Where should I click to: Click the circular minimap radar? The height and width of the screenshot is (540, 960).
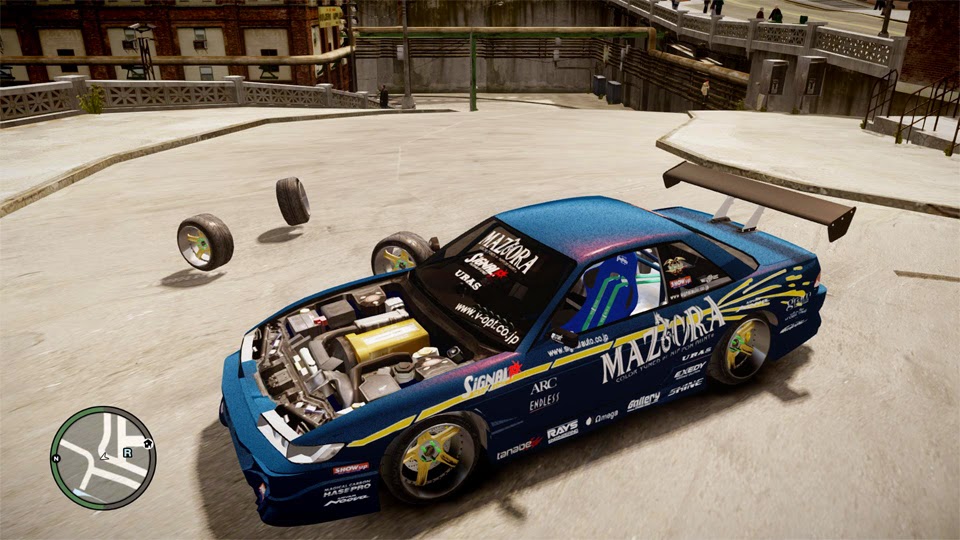(103, 458)
